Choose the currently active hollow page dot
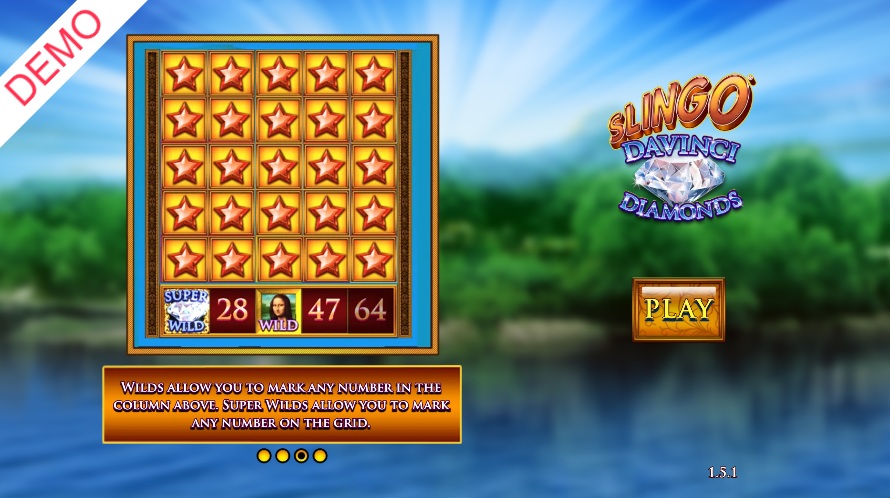 301,456
